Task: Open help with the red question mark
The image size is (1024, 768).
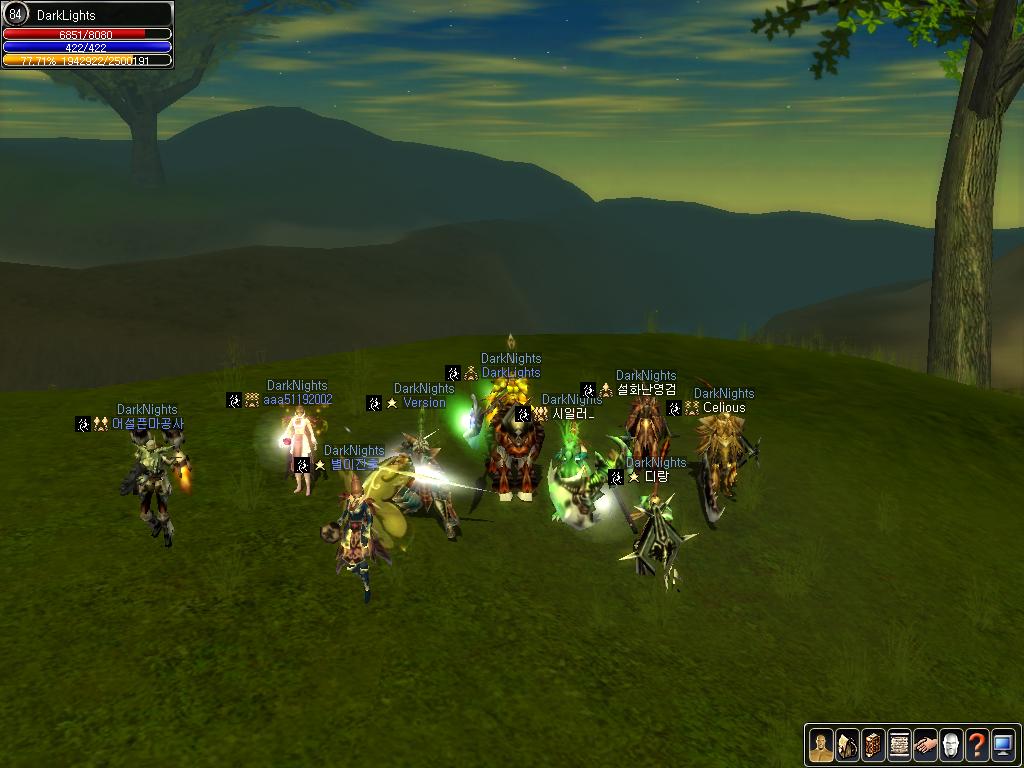Action: click(977, 744)
